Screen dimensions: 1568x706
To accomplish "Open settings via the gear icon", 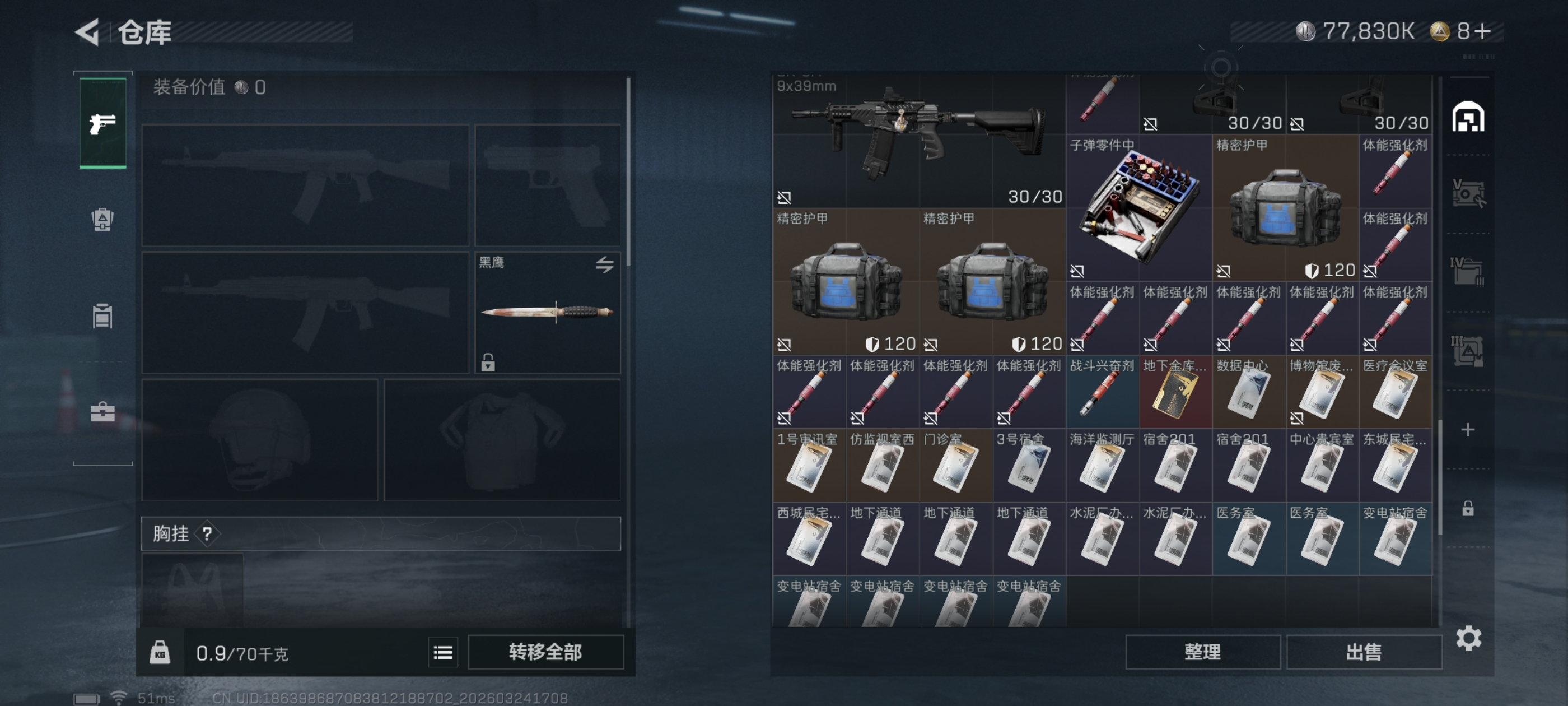I will (1468, 638).
